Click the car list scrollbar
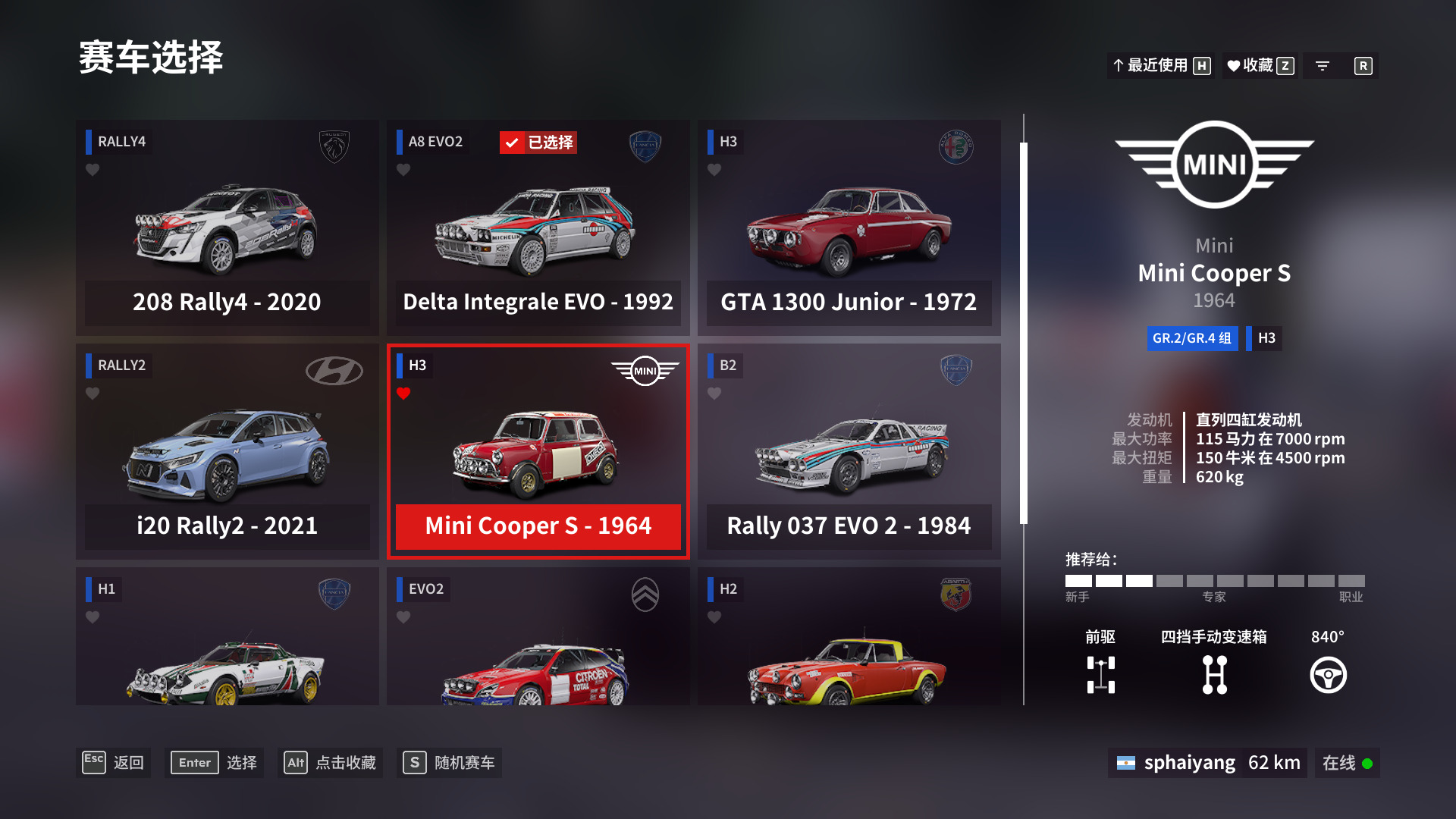 pos(1024,334)
